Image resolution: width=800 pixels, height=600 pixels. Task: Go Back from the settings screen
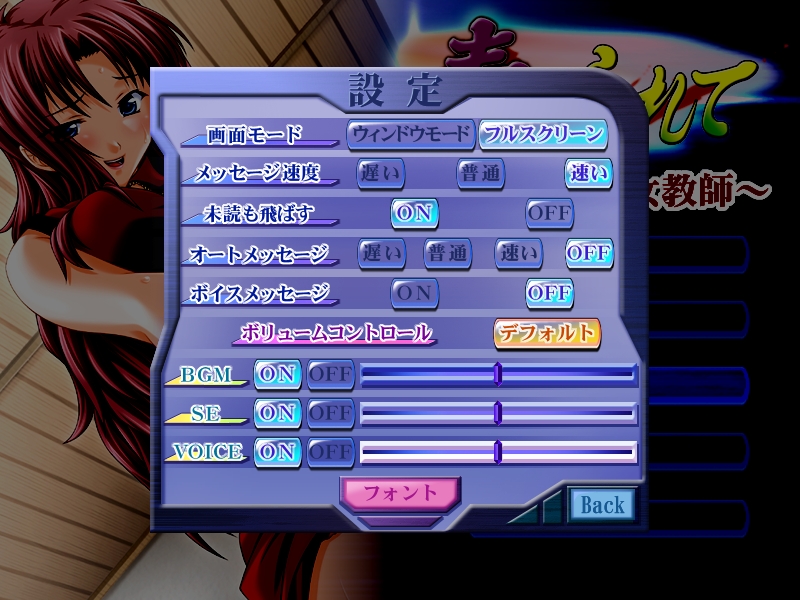[602, 506]
